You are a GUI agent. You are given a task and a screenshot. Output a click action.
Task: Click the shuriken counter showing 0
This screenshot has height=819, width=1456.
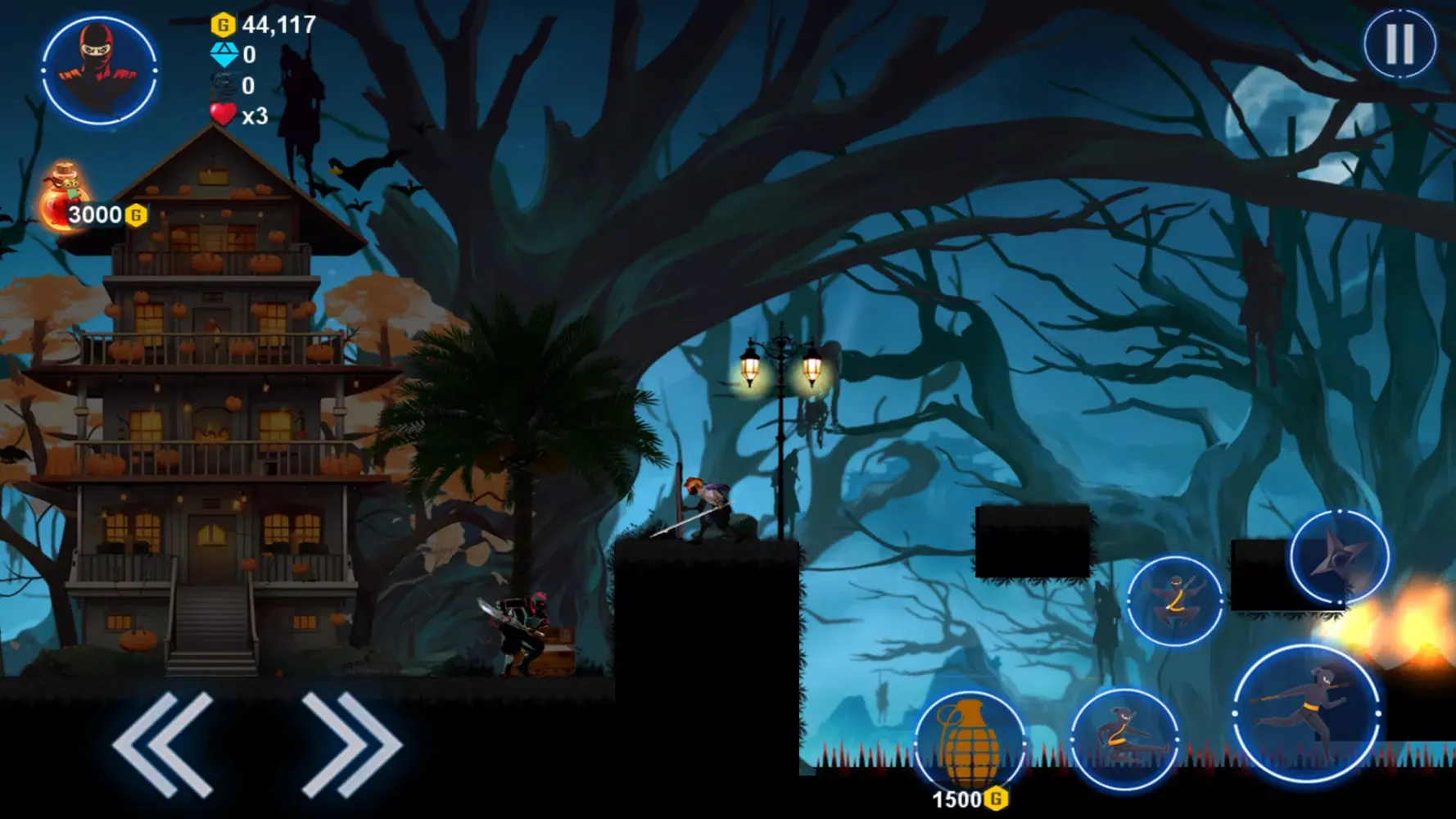(248, 87)
